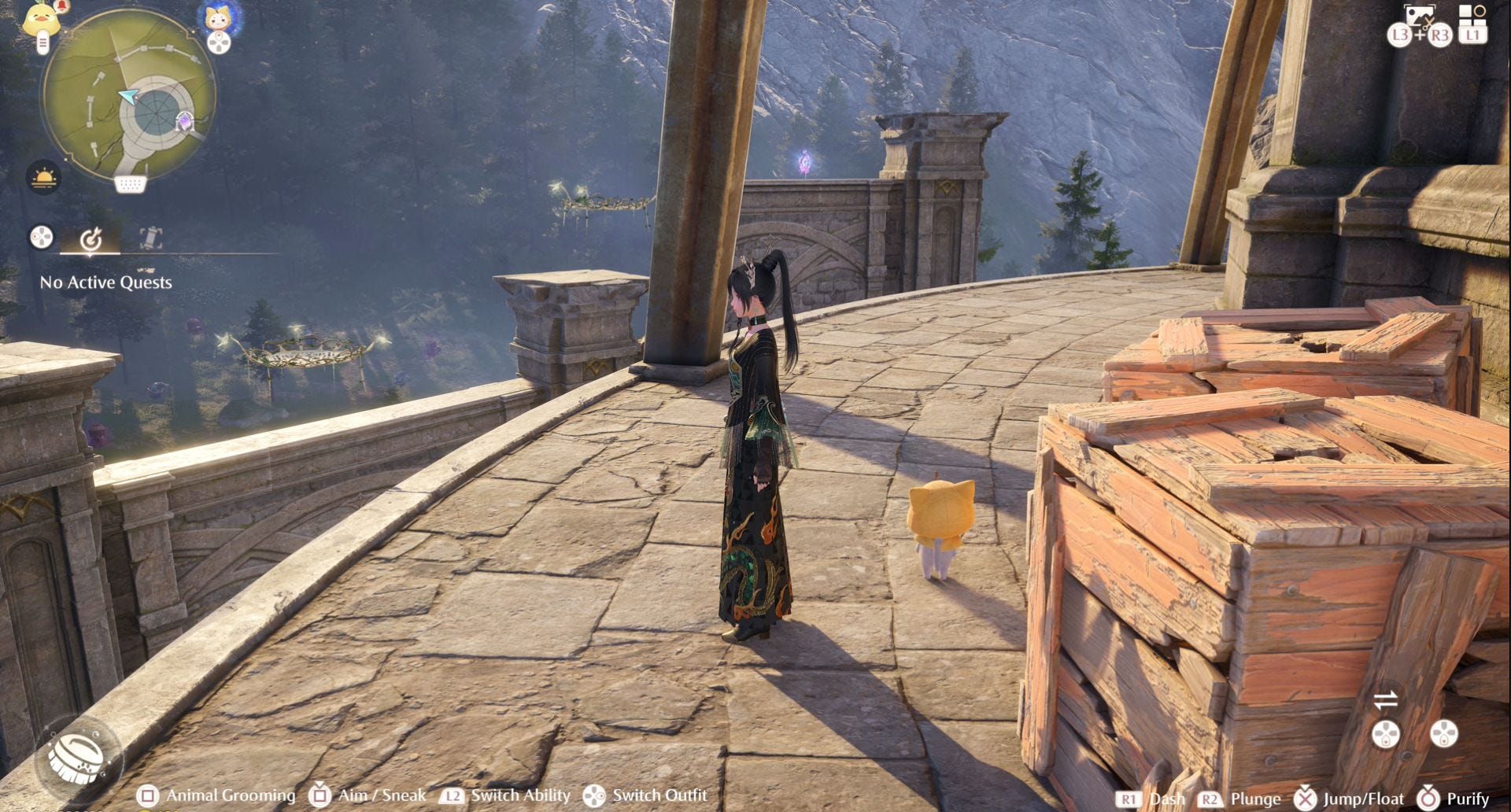Switch to the target quest tracker tab
1511x812 pixels.
point(91,238)
